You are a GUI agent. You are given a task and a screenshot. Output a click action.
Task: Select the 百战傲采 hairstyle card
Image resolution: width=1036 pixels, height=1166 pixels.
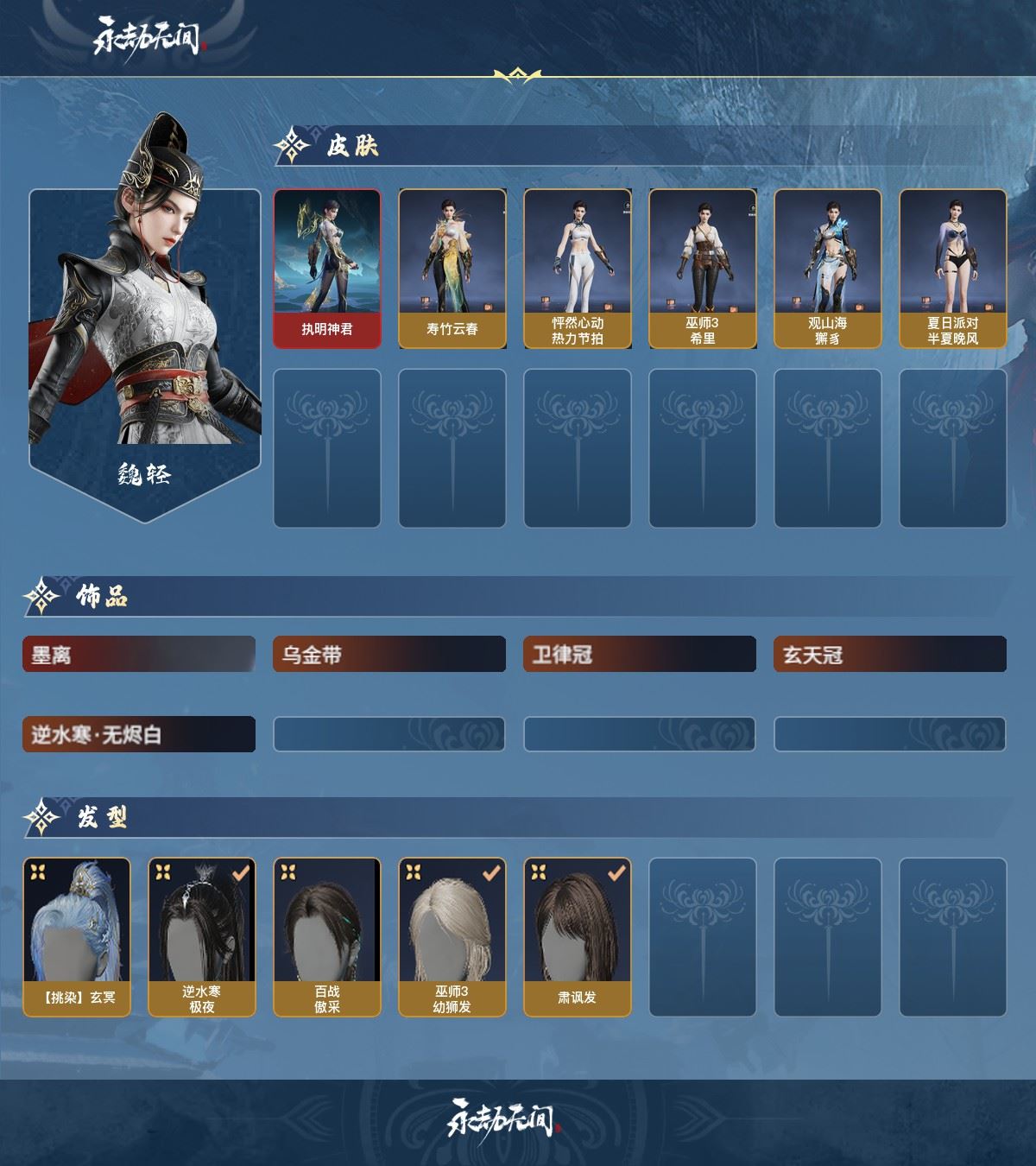[x=327, y=936]
